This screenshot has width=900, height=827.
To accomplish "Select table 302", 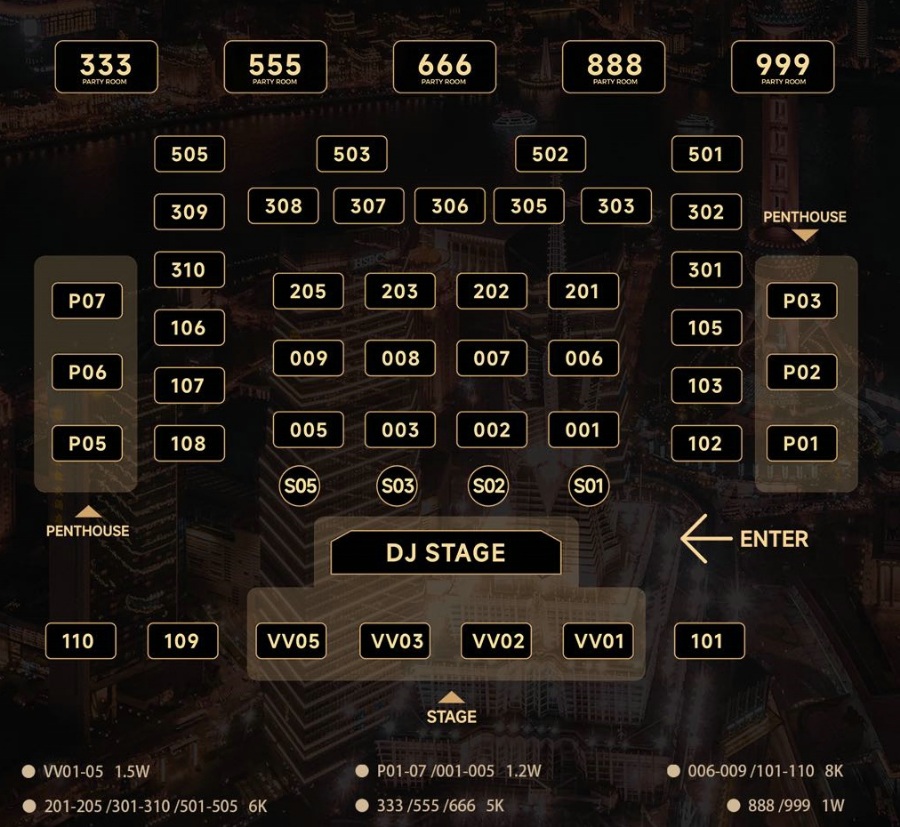I will click(707, 212).
